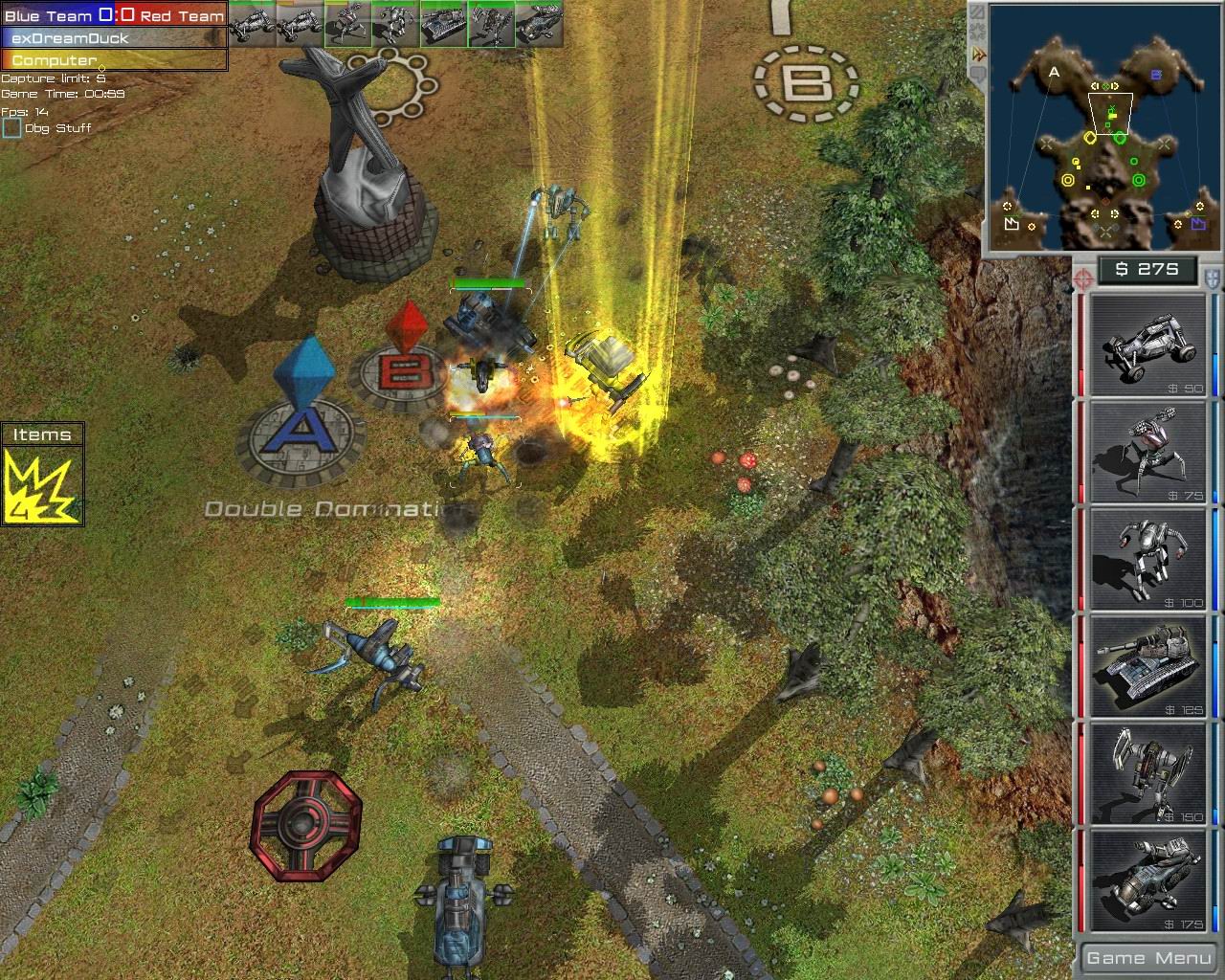Enable the Dbg Stuff checkbox
The width and height of the screenshot is (1225, 980).
13,126
